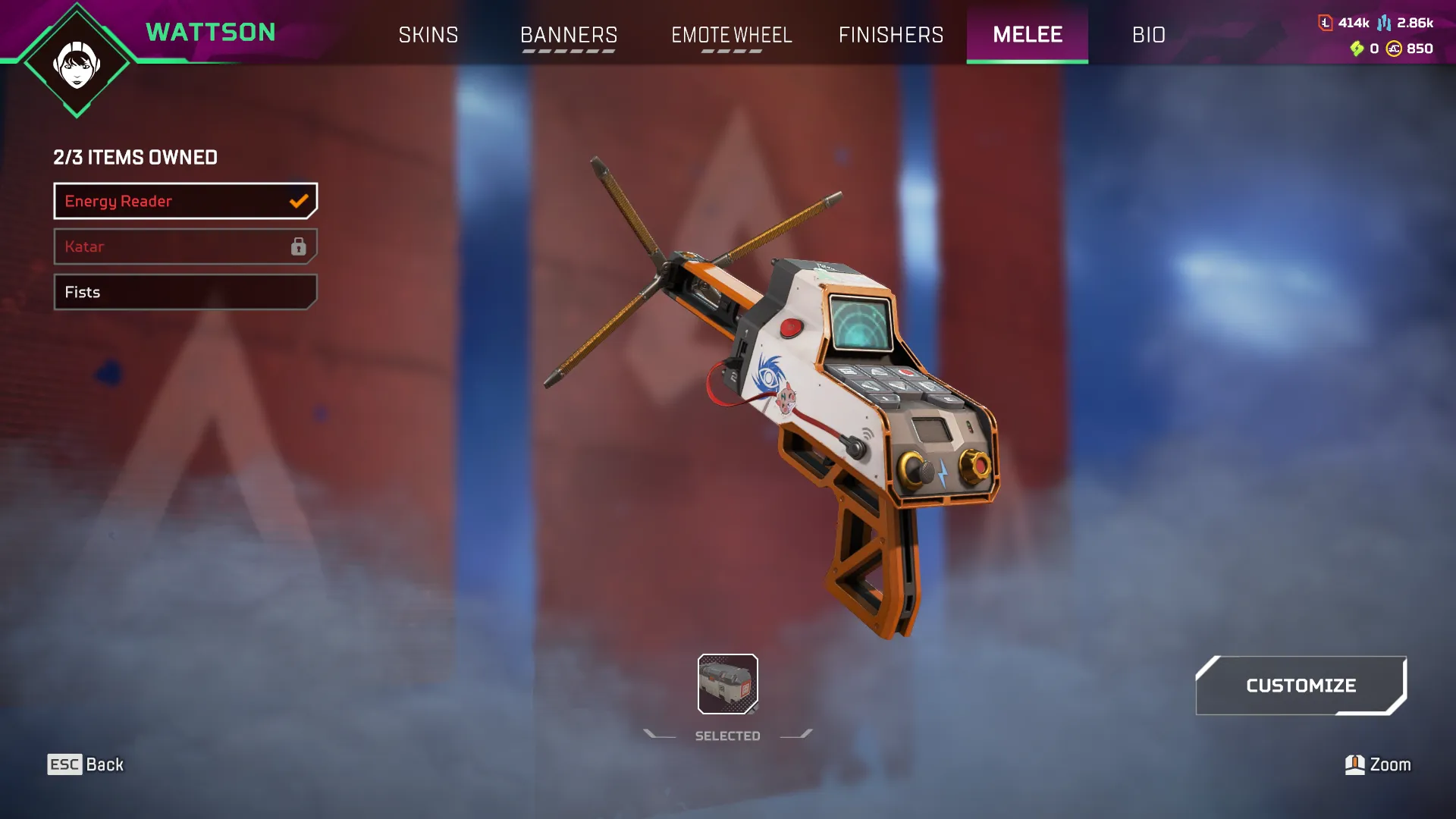Go back using the Back button

point(86,764)
